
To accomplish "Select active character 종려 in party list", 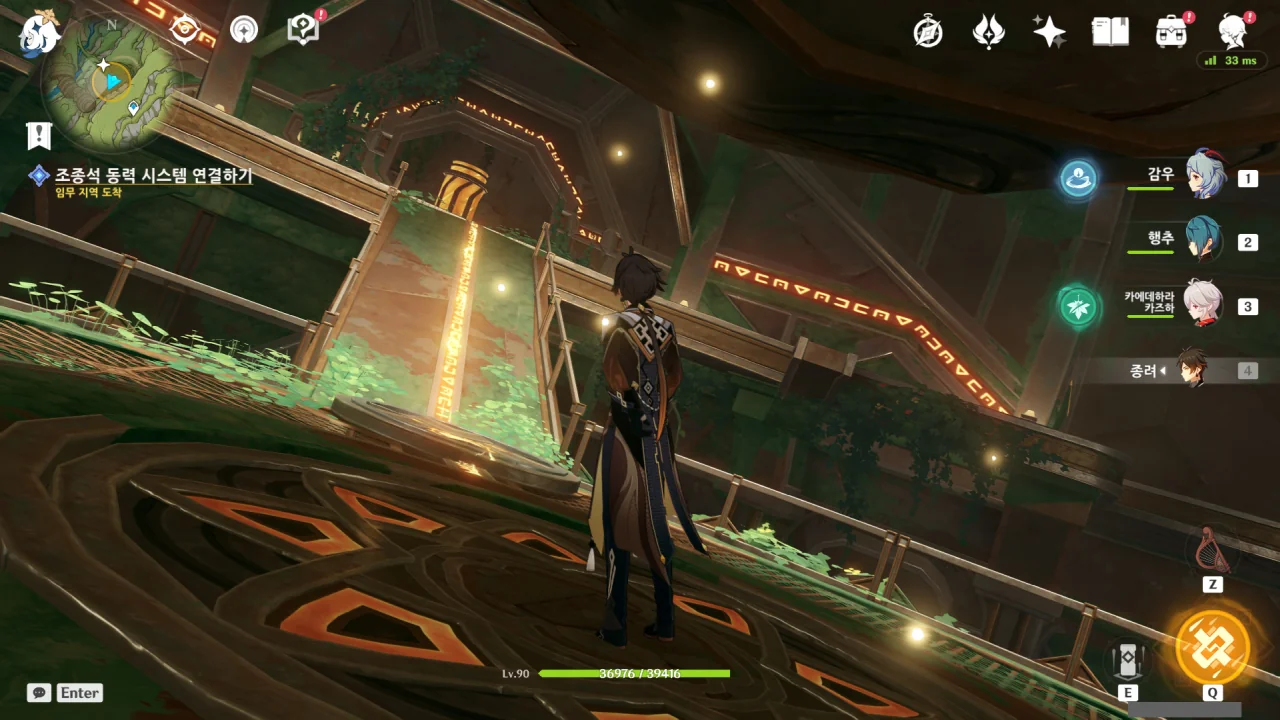I will 1191,370.
